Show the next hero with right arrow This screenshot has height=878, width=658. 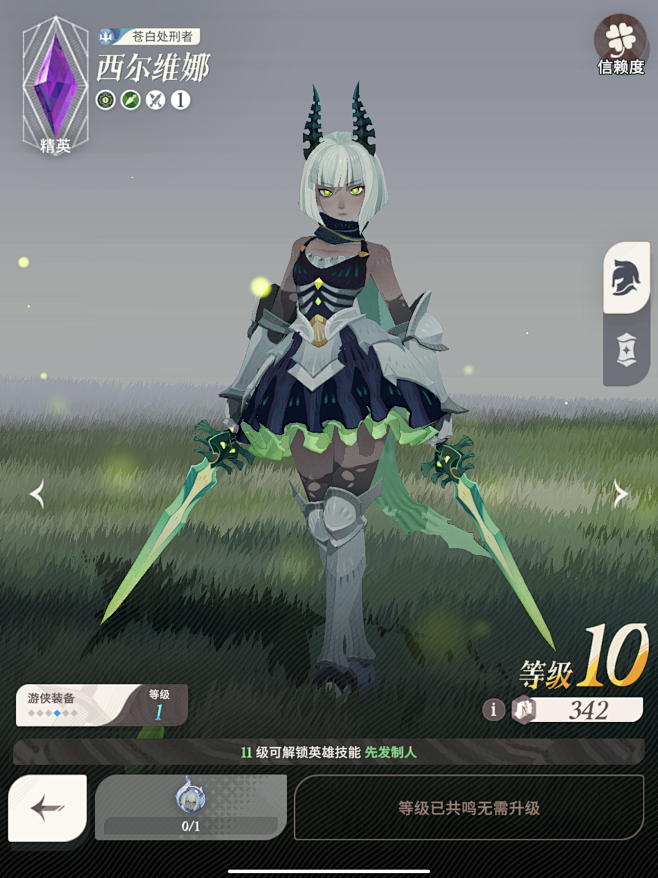point(620,494)
